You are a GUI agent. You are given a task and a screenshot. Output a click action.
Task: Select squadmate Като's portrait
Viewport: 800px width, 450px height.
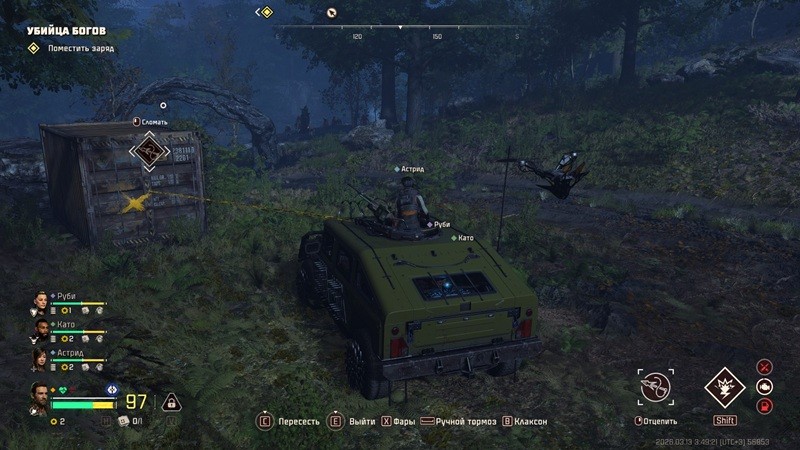39,331
